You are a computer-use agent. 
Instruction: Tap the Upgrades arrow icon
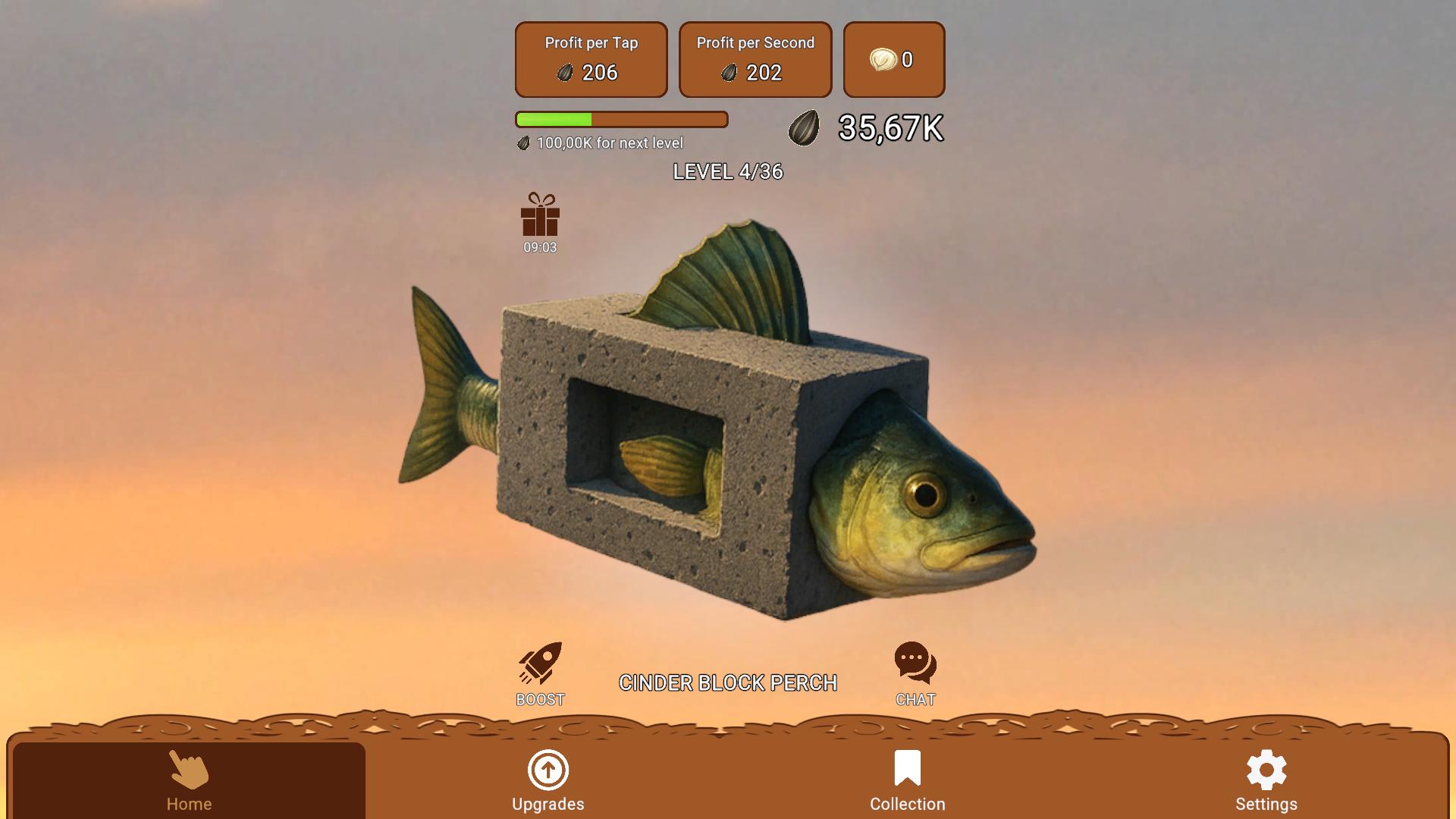click(548, 770)
